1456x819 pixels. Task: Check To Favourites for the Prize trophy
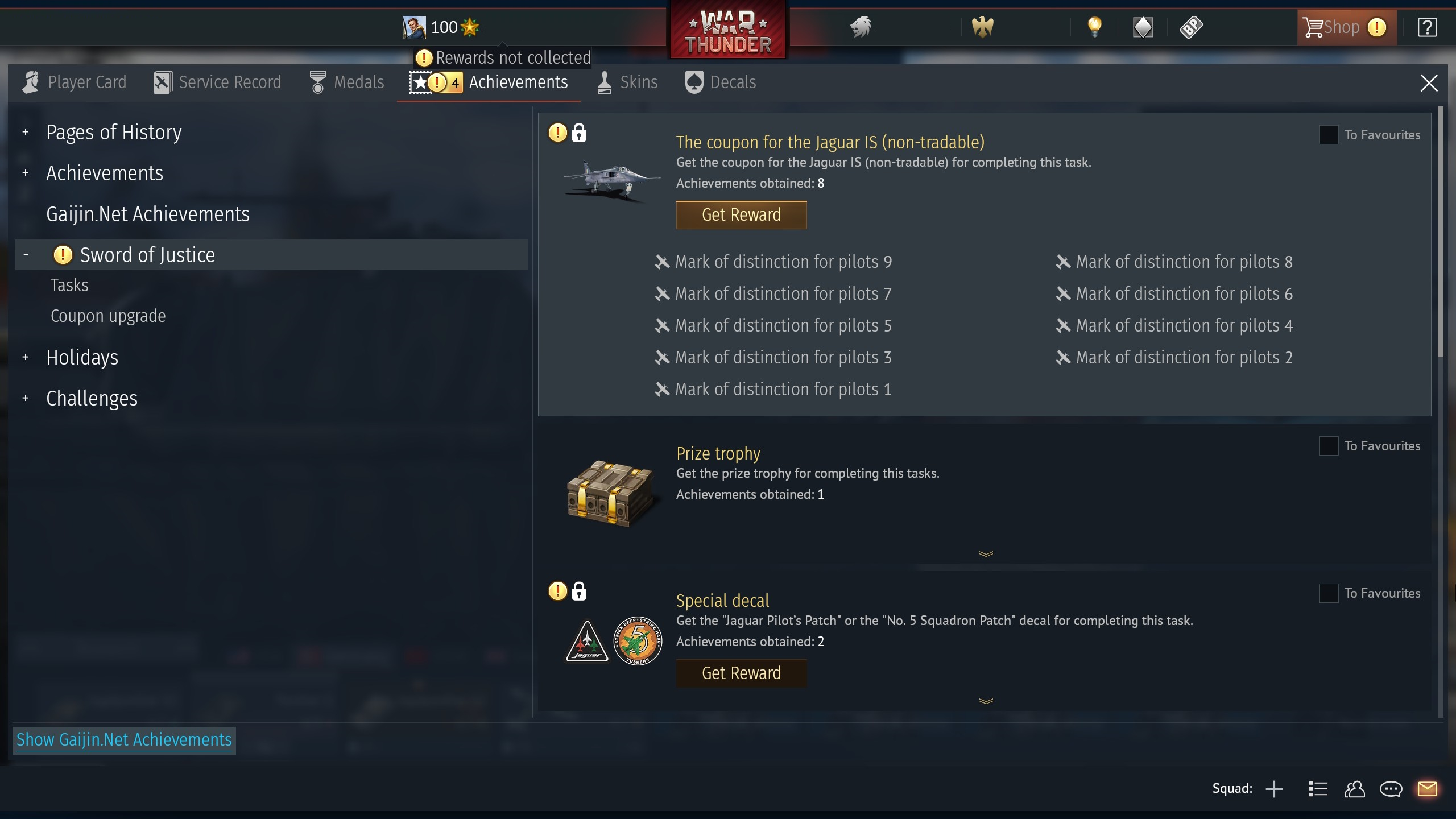[x=1329, y=446]
